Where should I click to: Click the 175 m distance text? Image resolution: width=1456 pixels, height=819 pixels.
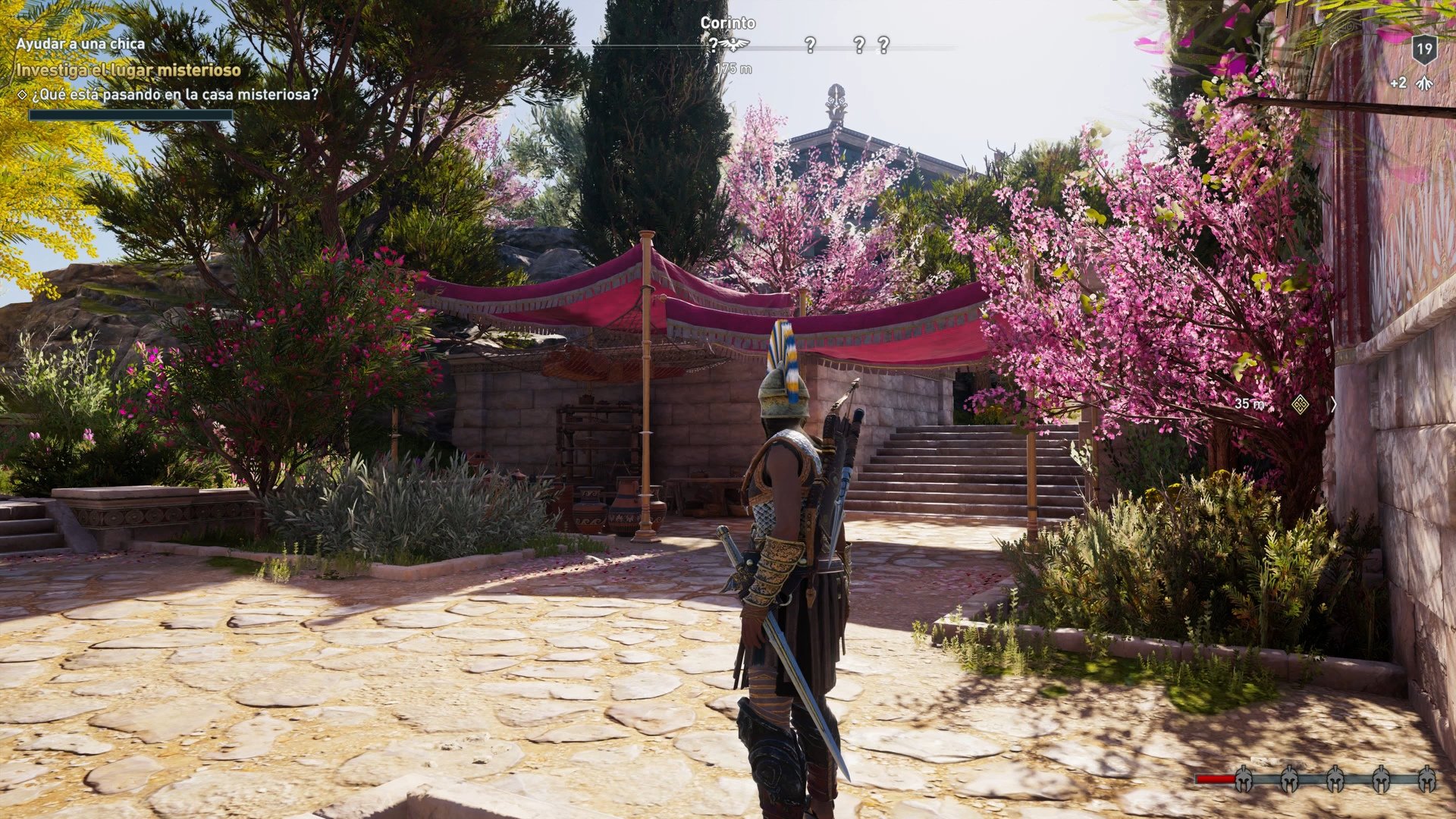(733, 69)
